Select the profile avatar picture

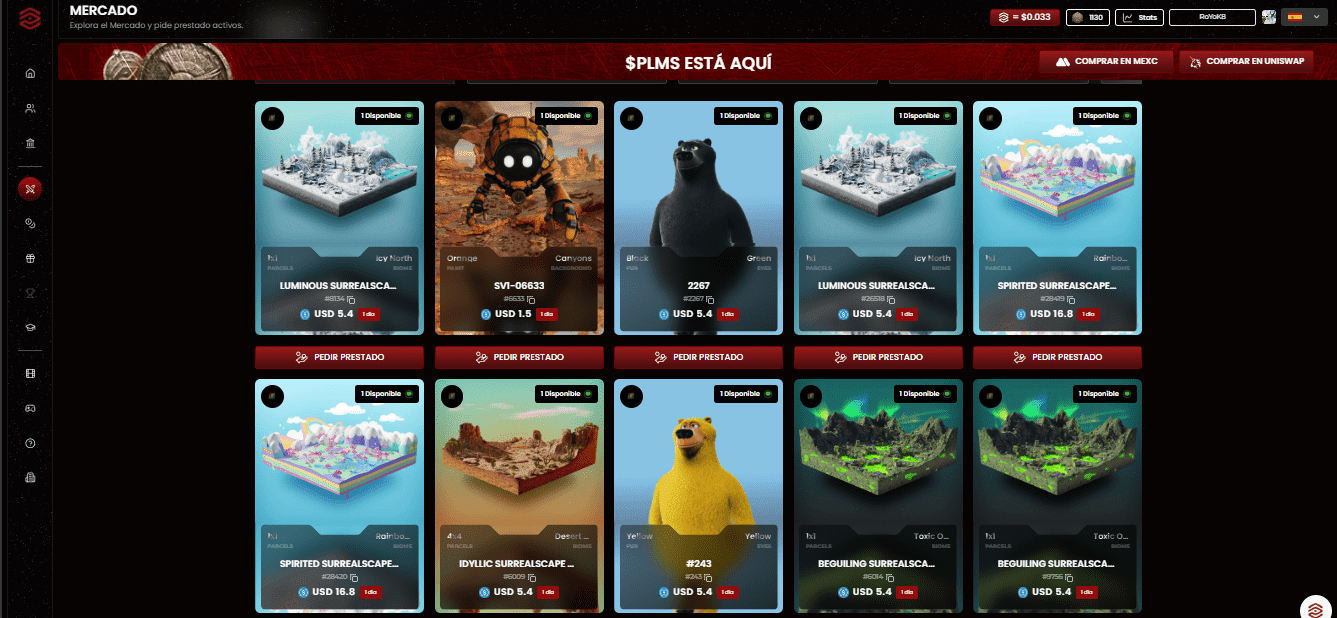point(1269,17)
